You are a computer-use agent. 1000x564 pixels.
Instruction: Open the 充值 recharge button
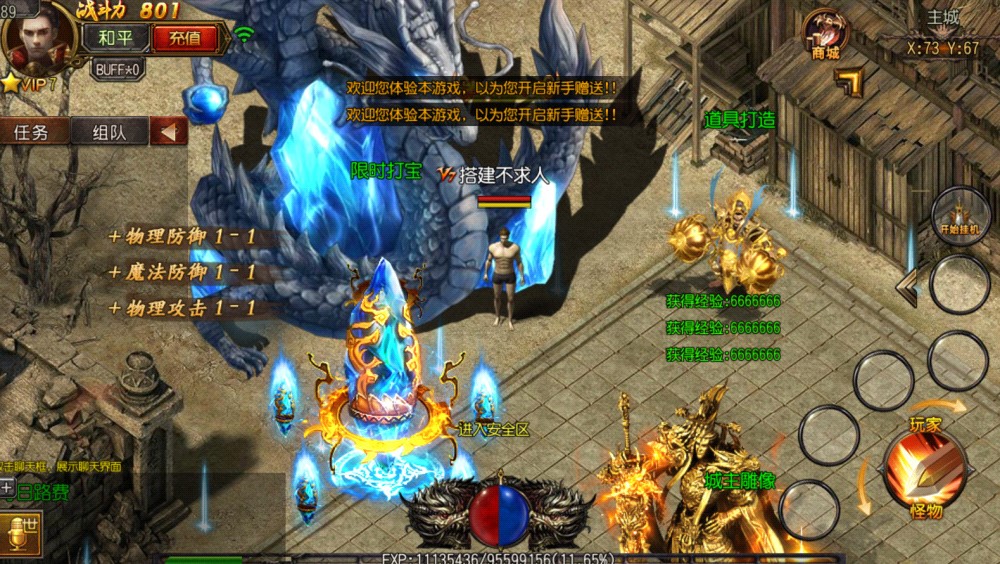point(184,39)
